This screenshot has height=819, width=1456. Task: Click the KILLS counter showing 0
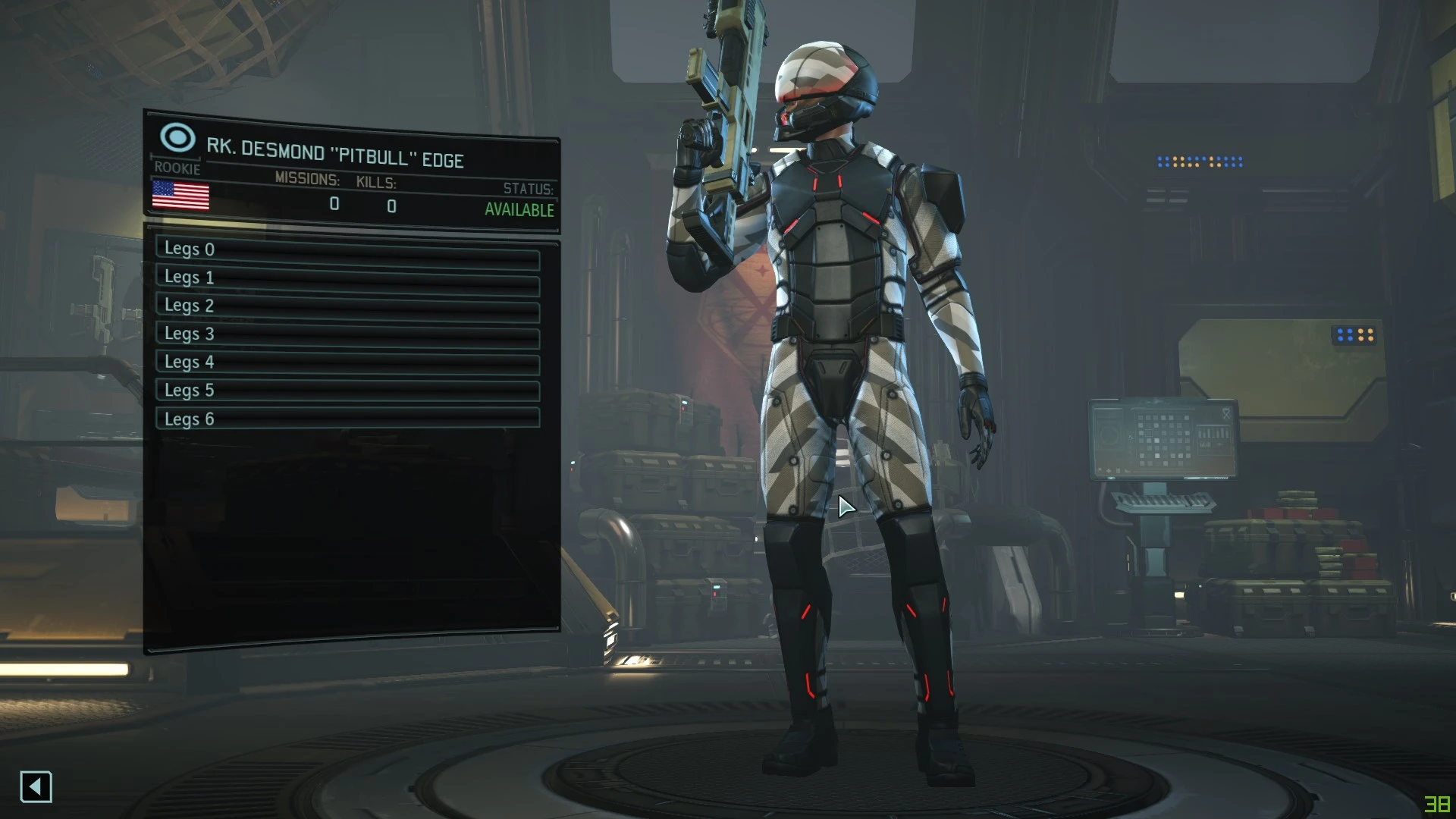click(391, 205)
